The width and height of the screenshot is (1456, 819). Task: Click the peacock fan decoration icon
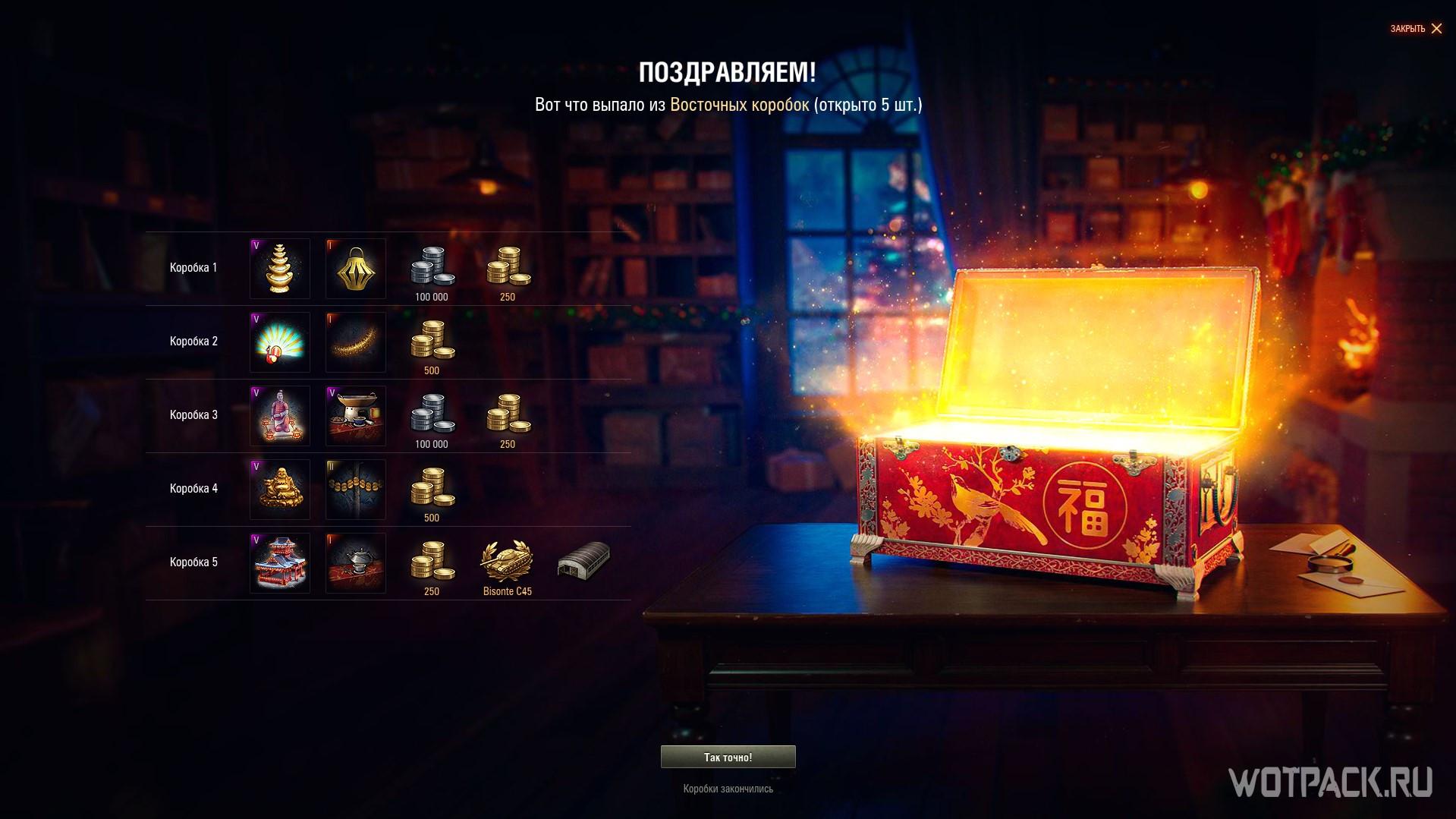pyautogui.click(x=280, y=342)
